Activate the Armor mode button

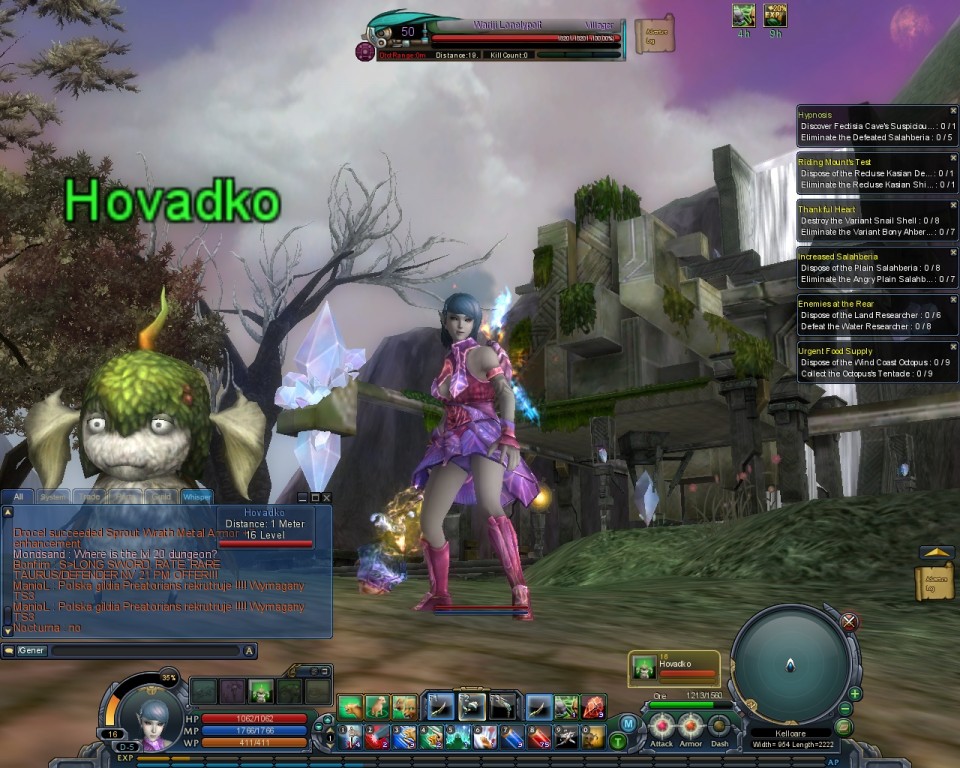coord(690,725)
